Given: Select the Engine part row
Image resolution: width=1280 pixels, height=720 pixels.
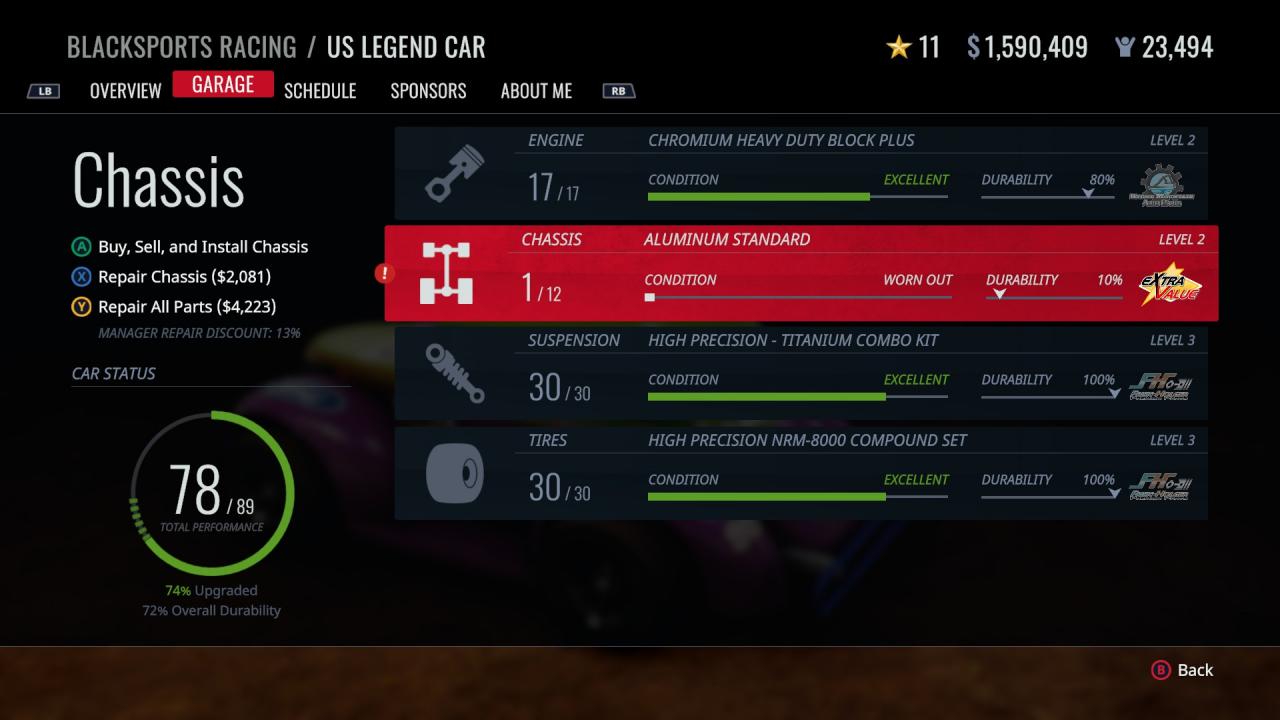Looking at the screenshot, I should click(800, 173).
